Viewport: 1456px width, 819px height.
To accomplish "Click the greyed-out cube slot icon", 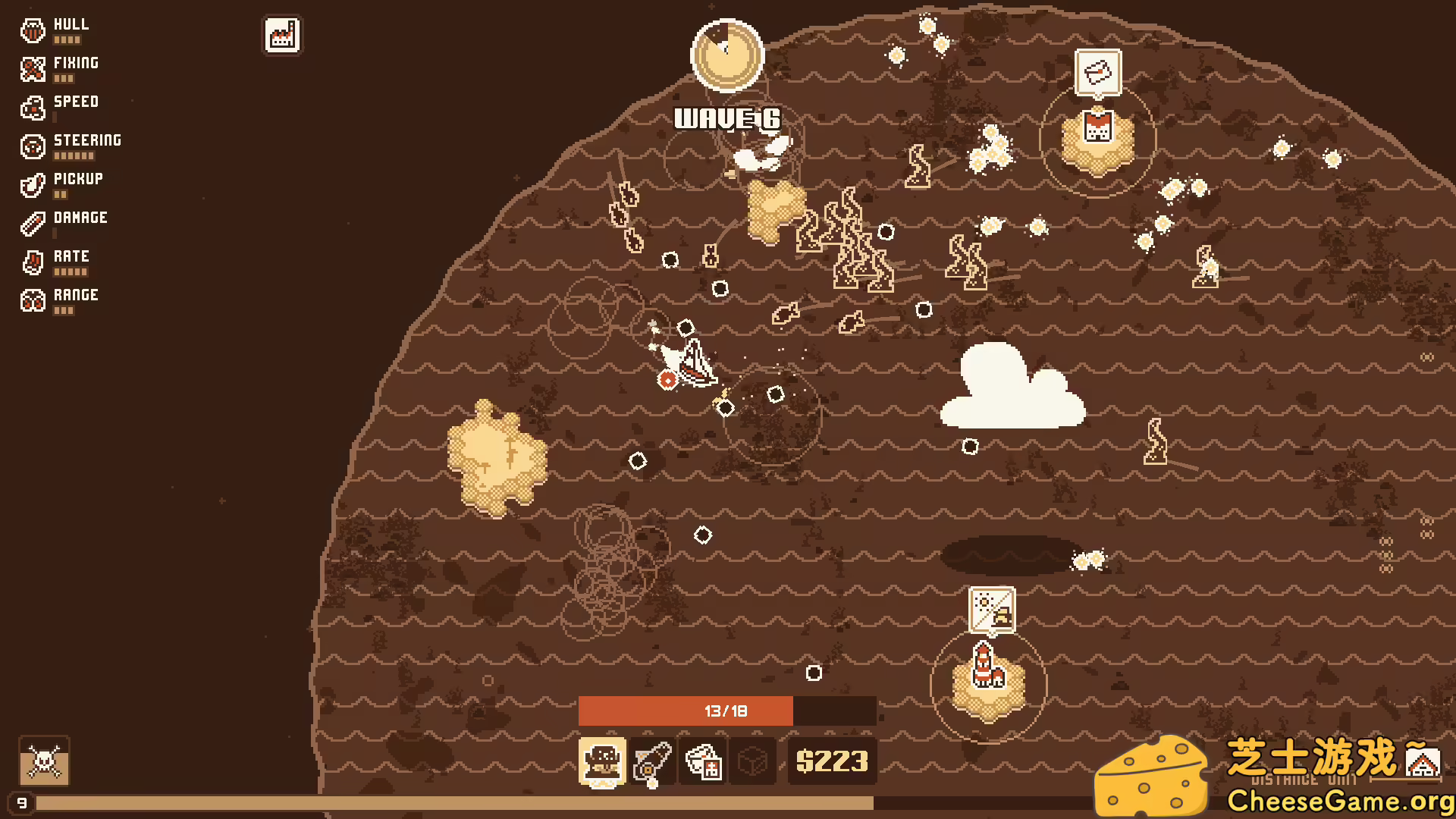I will [x=751, y=761].
